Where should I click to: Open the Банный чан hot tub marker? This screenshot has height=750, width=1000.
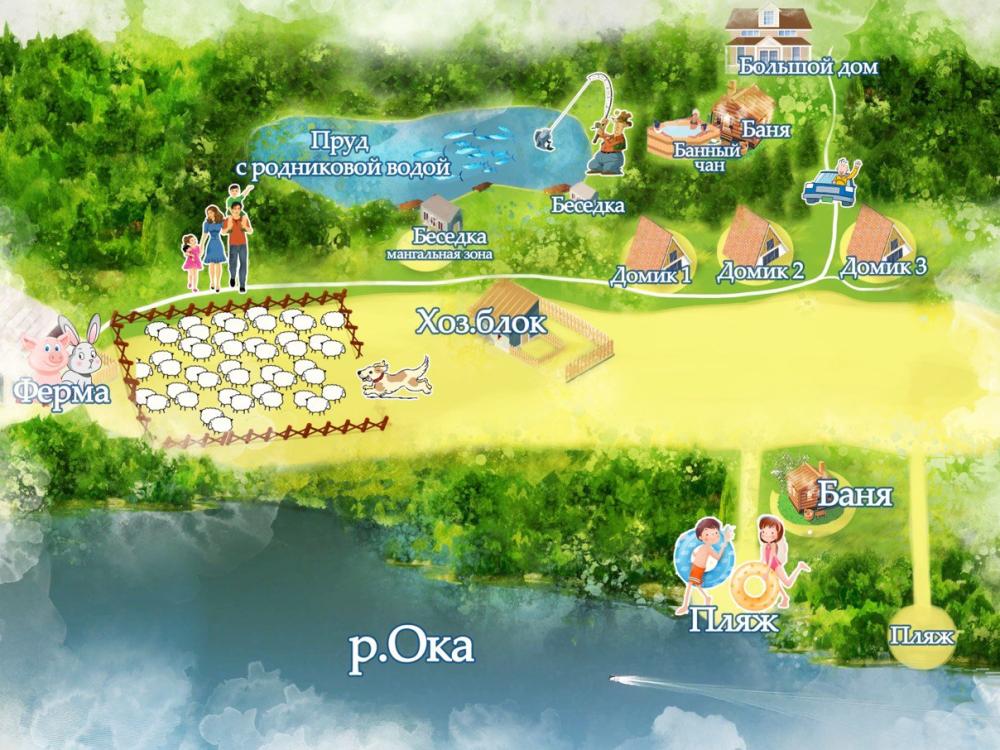680,134
